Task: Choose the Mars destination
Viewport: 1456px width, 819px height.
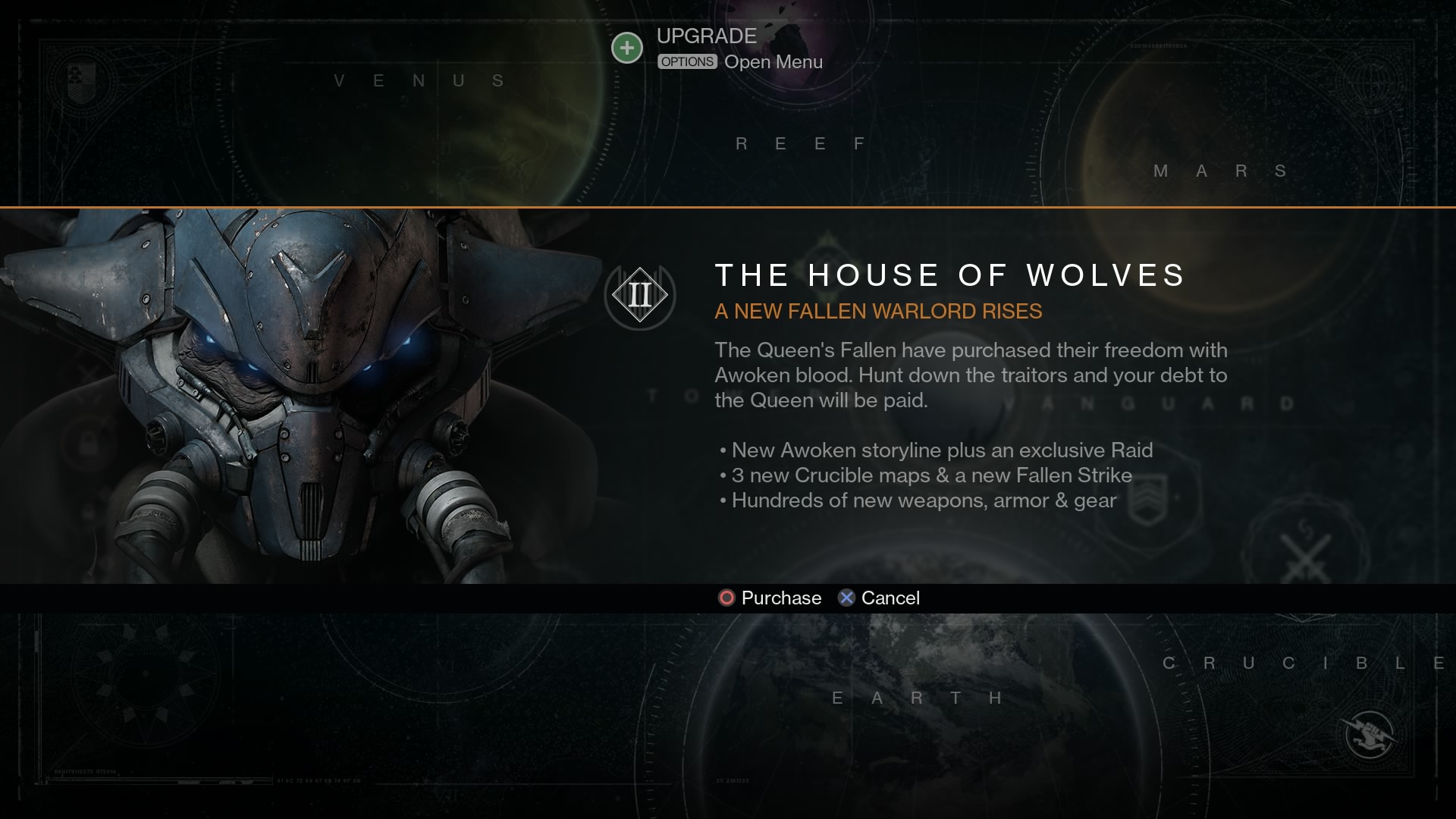Action: point(1220,171)
